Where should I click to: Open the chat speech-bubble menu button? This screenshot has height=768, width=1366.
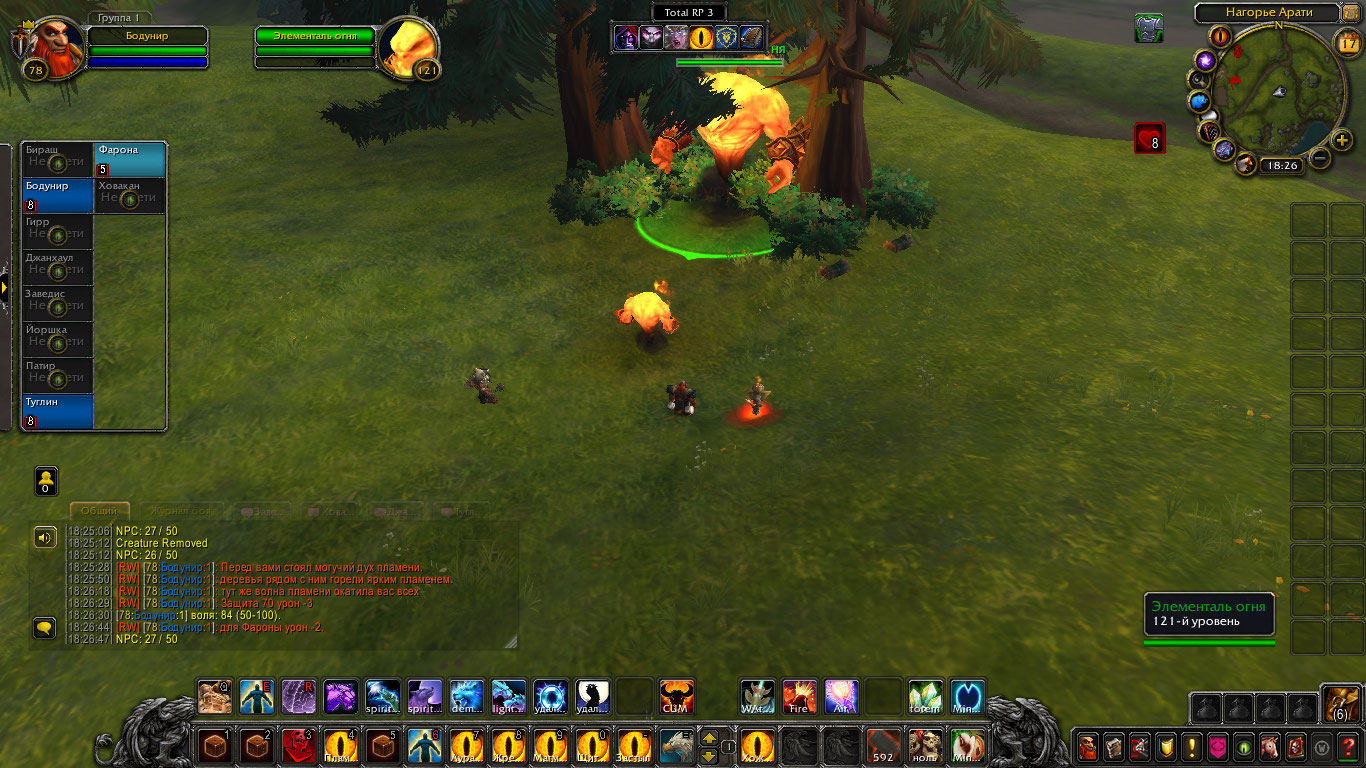[x=45, y=628]
